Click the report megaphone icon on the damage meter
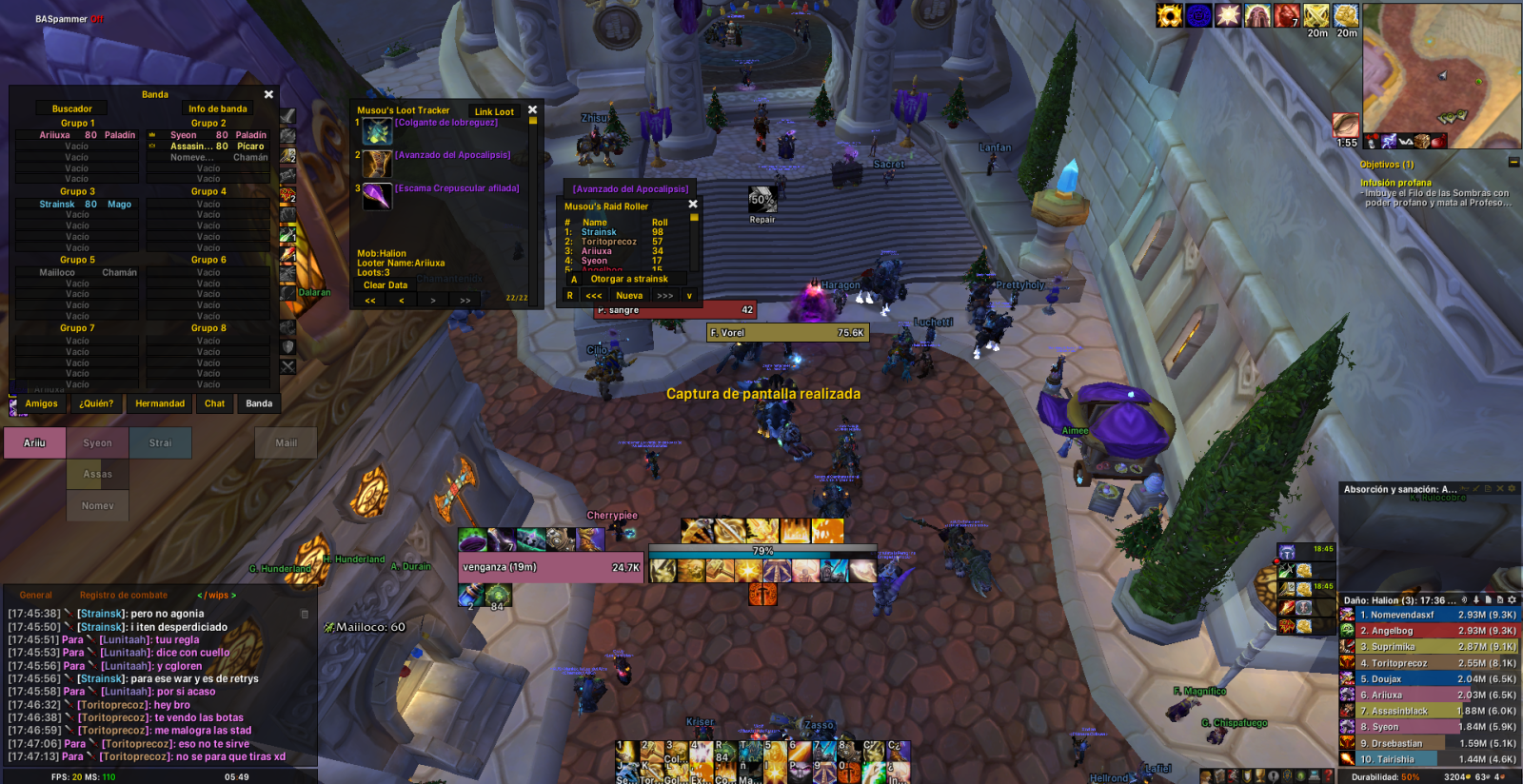The width and height of the screenshot is (1523, 784). [x=1464, y=600]
